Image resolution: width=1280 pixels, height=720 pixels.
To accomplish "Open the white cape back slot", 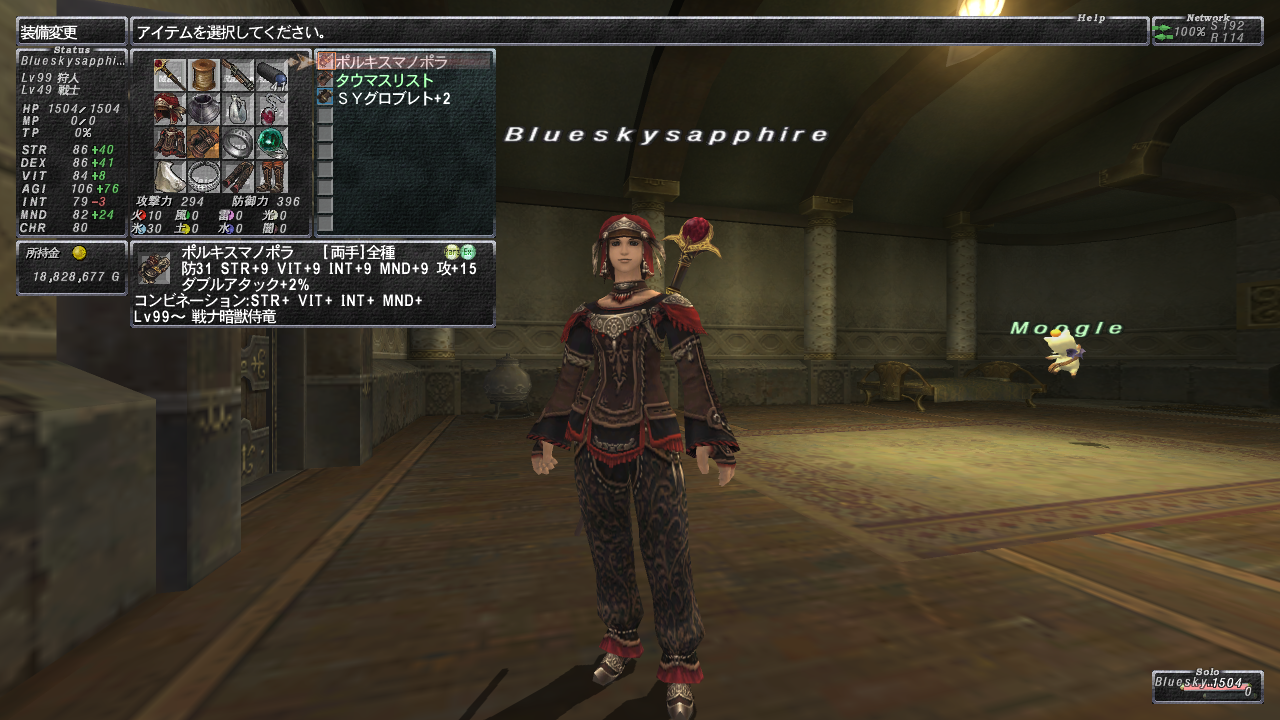I will pos(169,177).
